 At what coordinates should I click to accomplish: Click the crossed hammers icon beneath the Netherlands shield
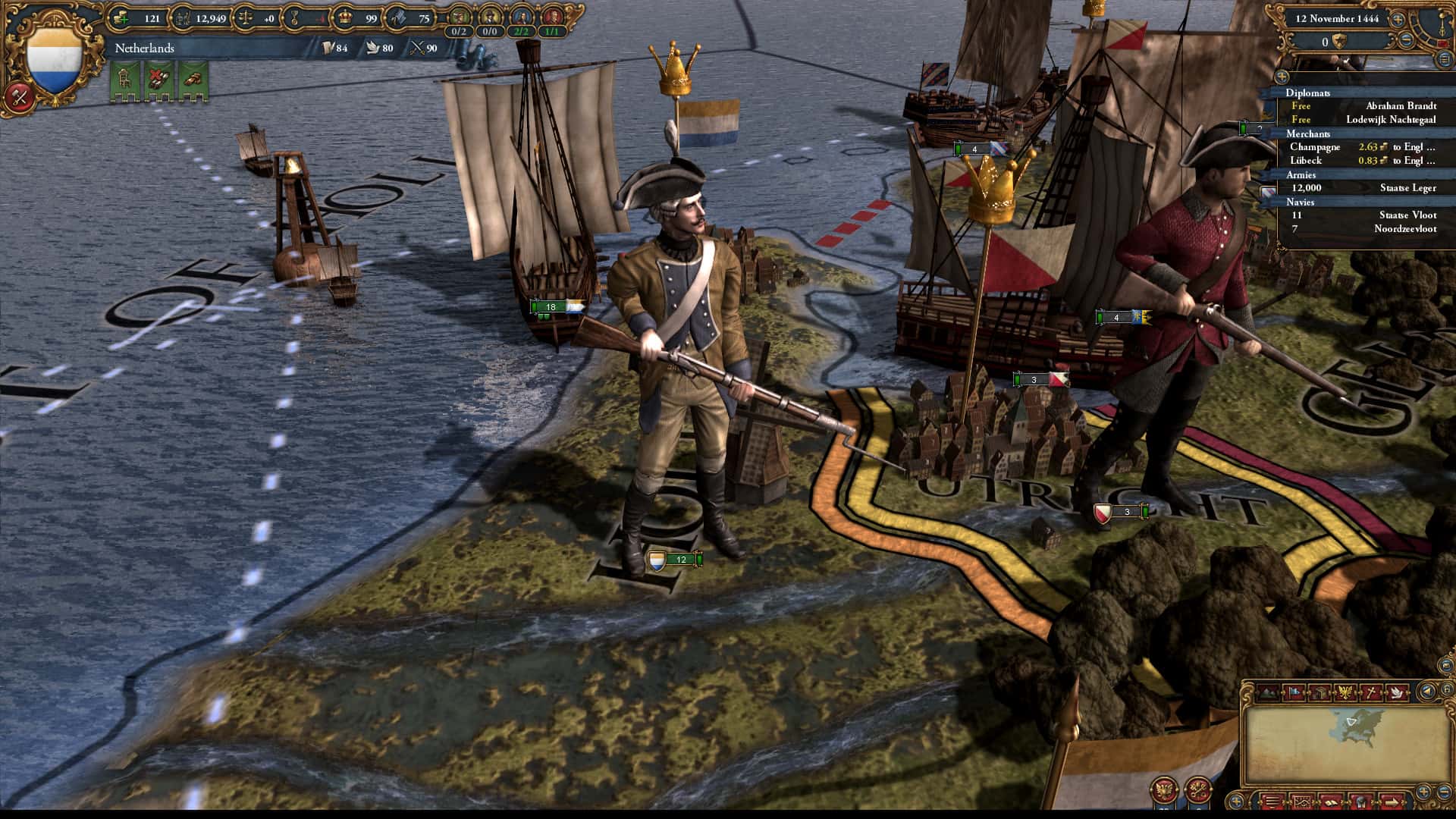tap(21, 96)
